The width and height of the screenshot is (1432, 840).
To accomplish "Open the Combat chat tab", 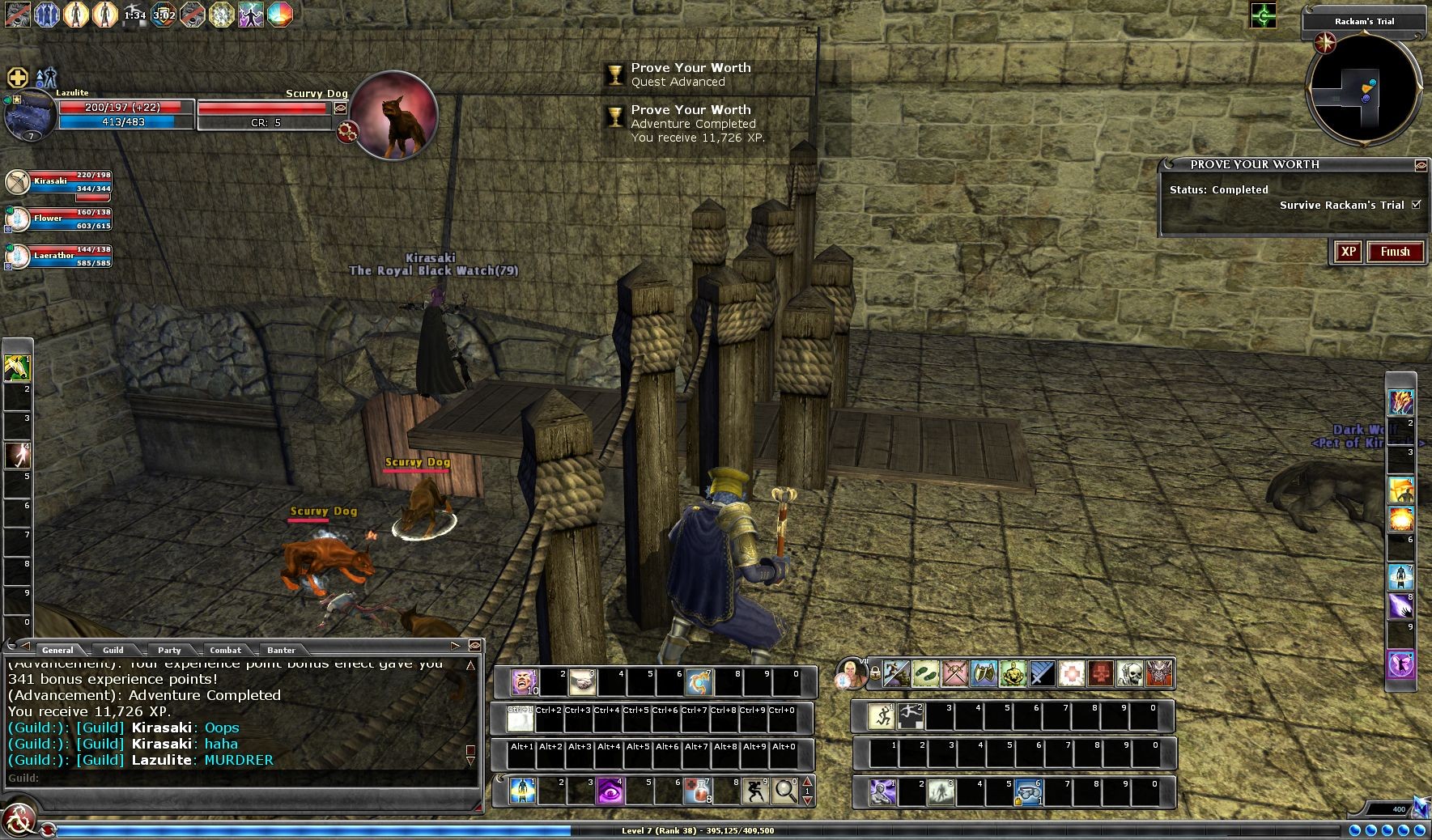I will pyautogui.click(x=225, y=650).
